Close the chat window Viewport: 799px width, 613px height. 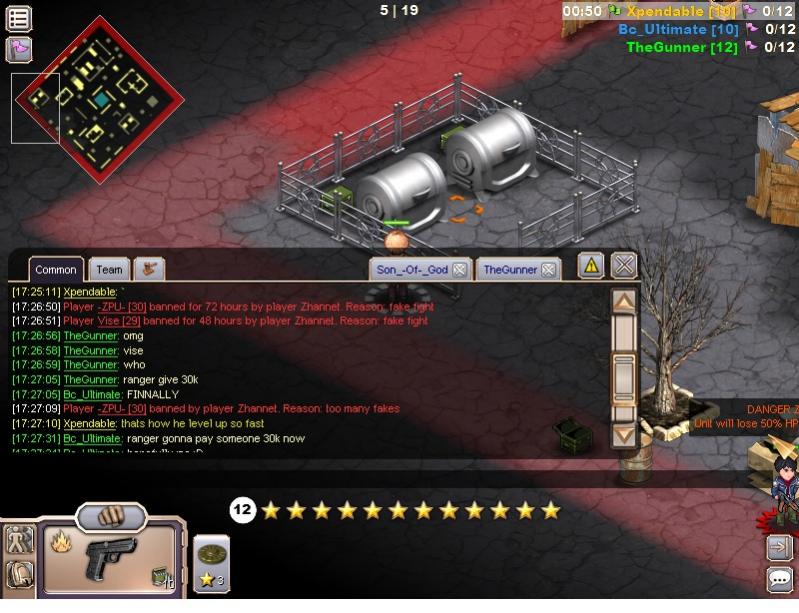[x=624, y=265]
